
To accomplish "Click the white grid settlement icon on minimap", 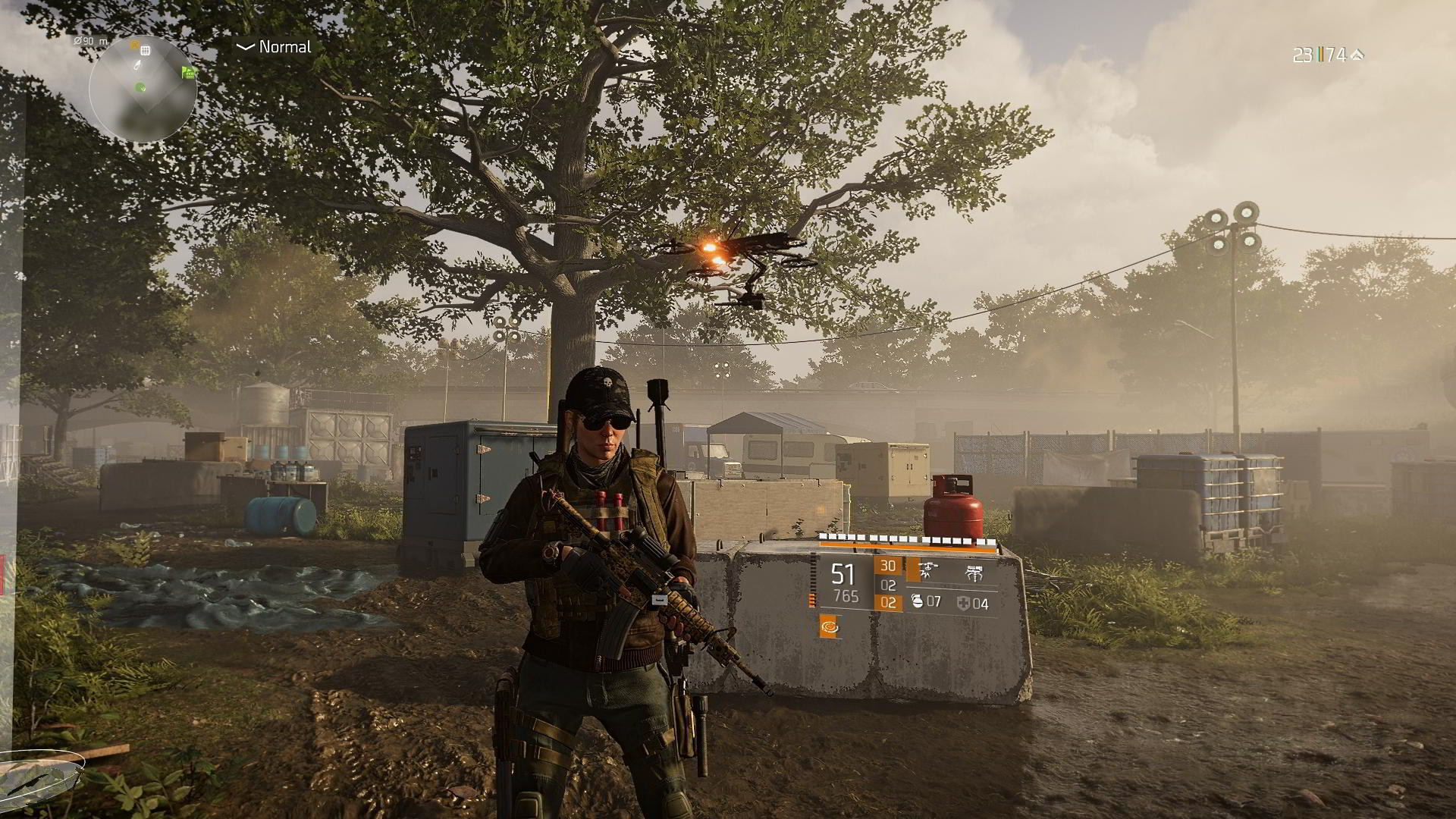I will [x=145, y=51].
